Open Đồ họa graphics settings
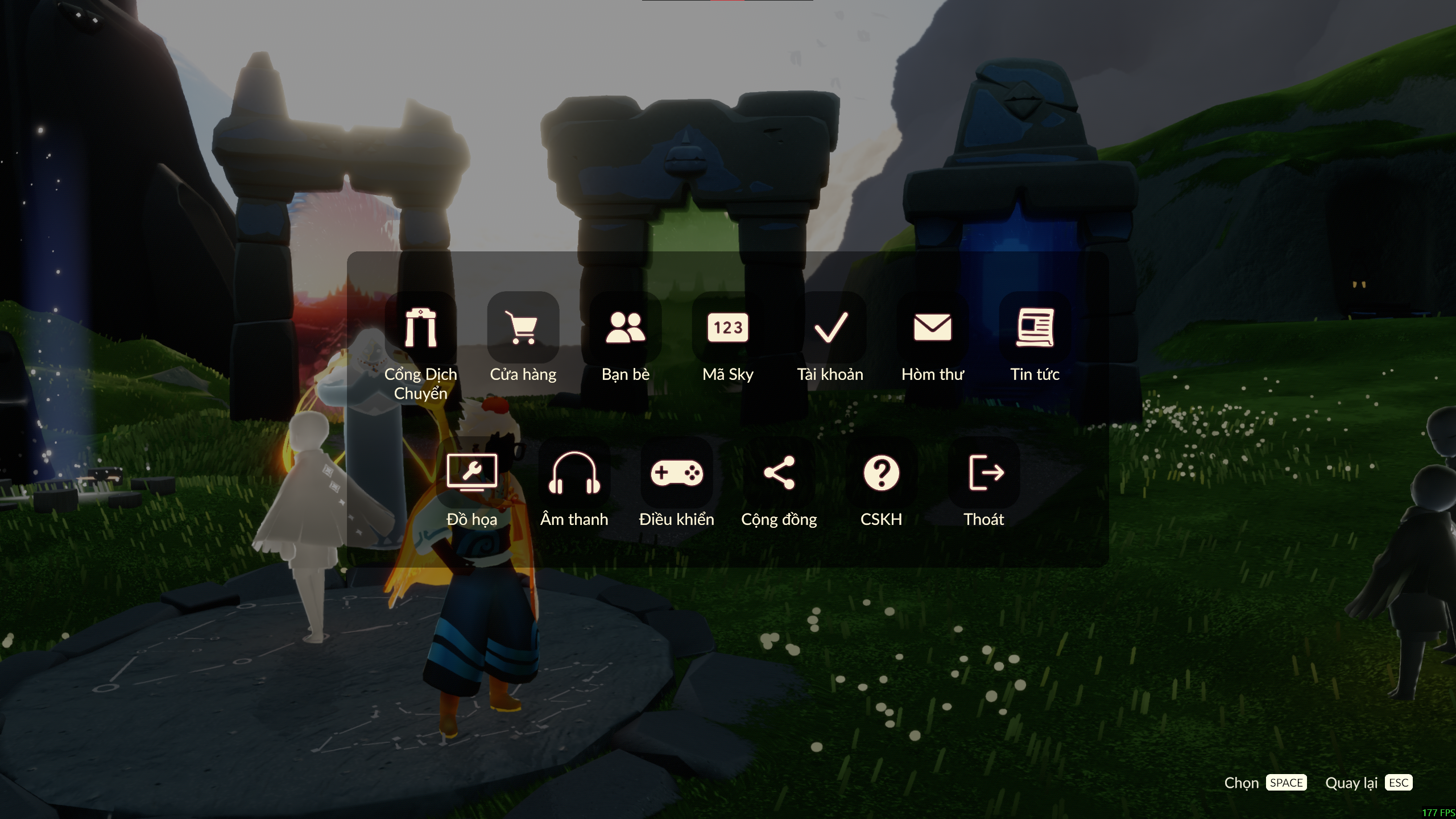 tap(472, 473)
